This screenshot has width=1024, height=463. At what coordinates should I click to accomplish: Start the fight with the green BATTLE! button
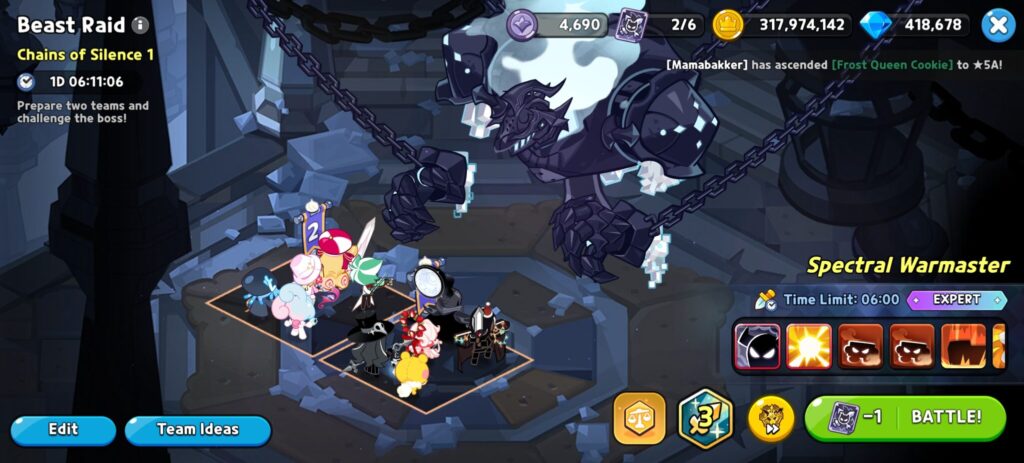[905, 417]
